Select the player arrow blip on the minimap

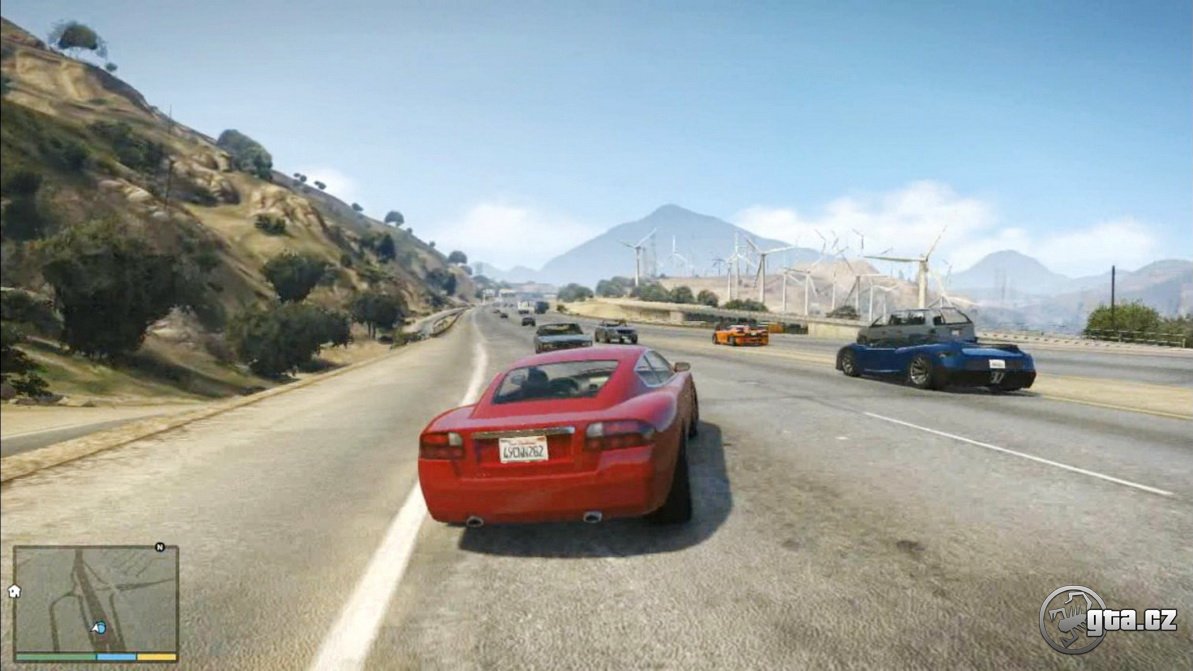point(99,628)
